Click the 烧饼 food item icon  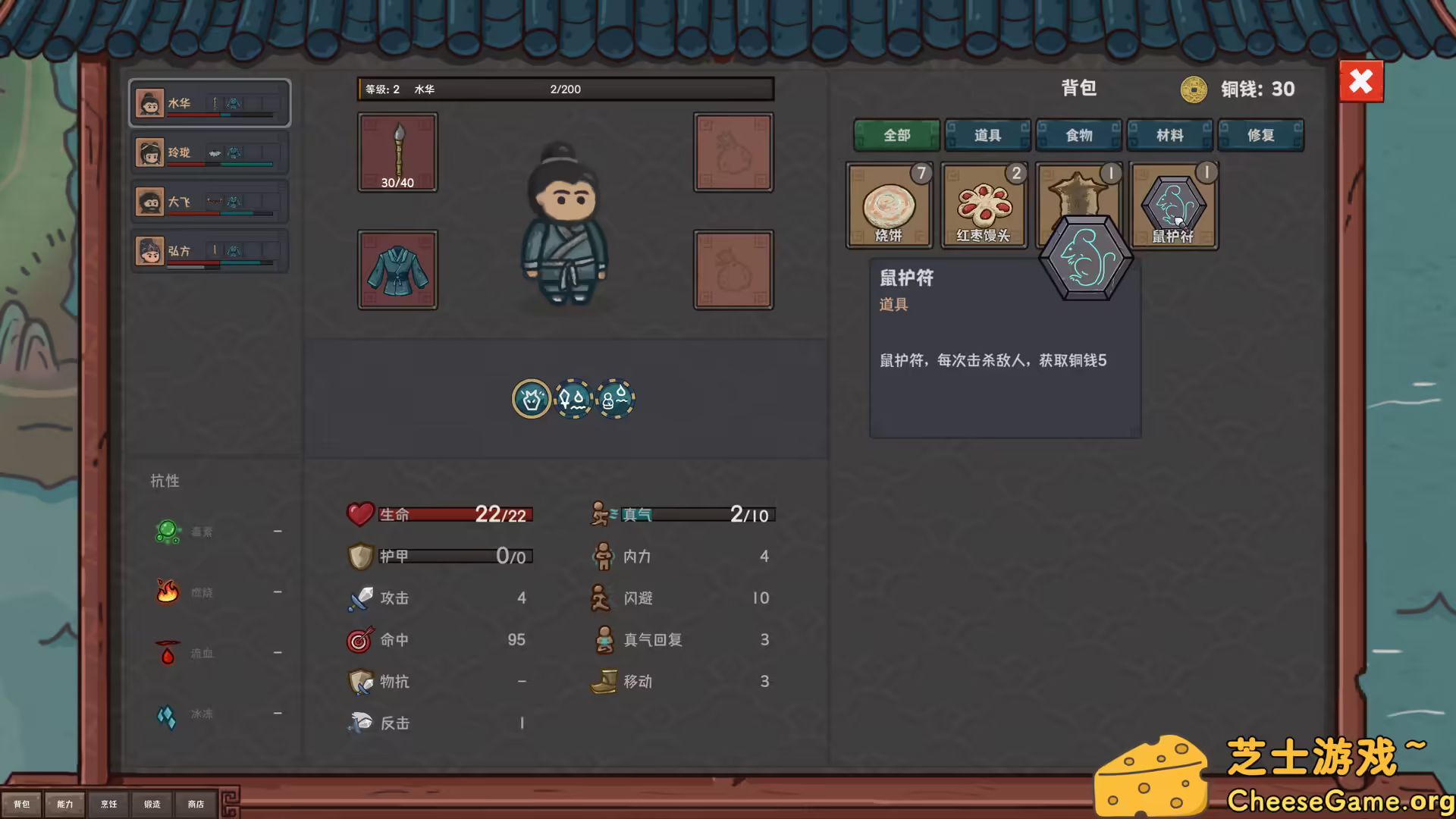[x=889, y=205]
